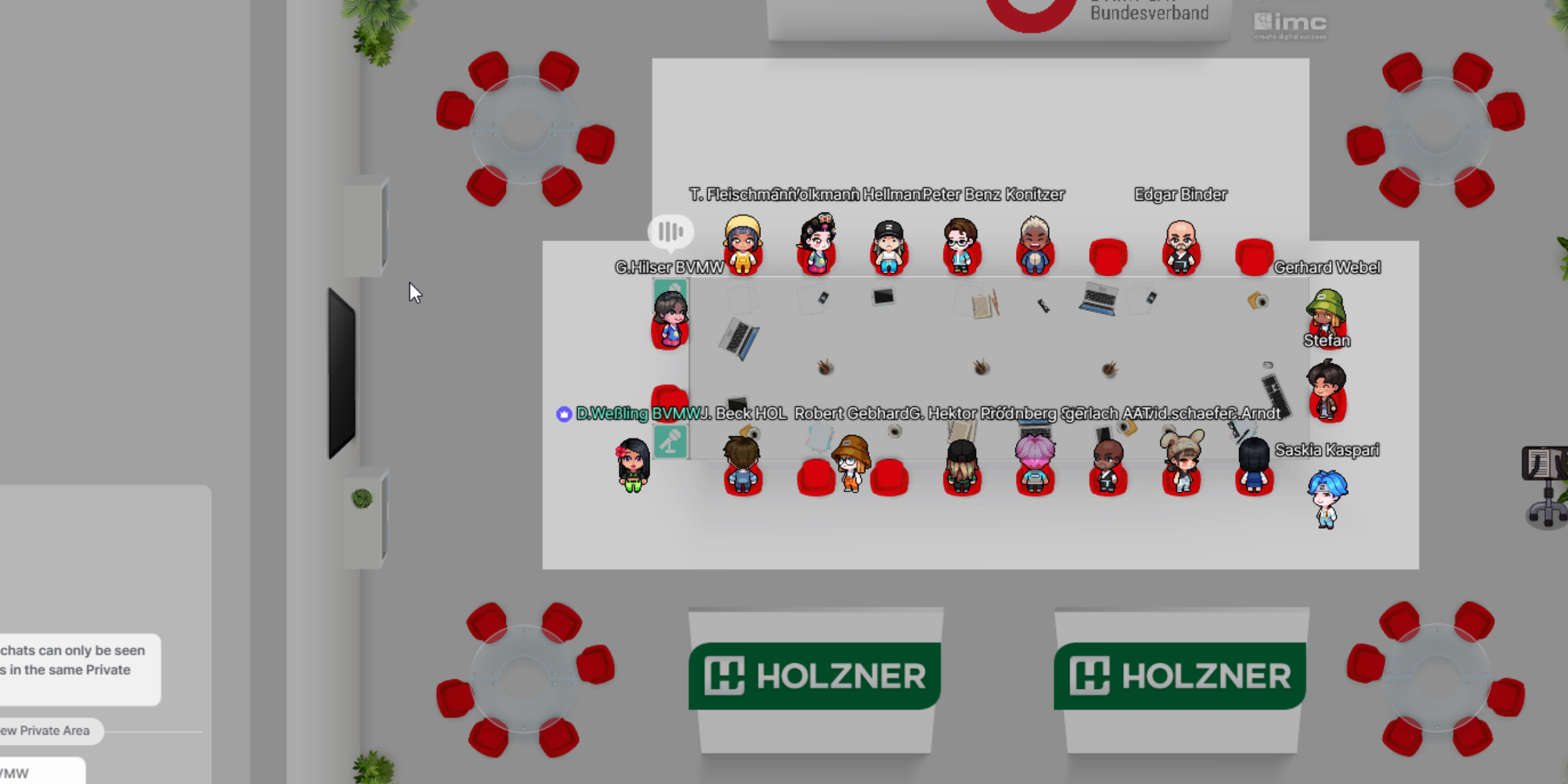The image size is (1568, 784).
Task: Click the coffee cup icon on the table
Action: [1259, 302]
